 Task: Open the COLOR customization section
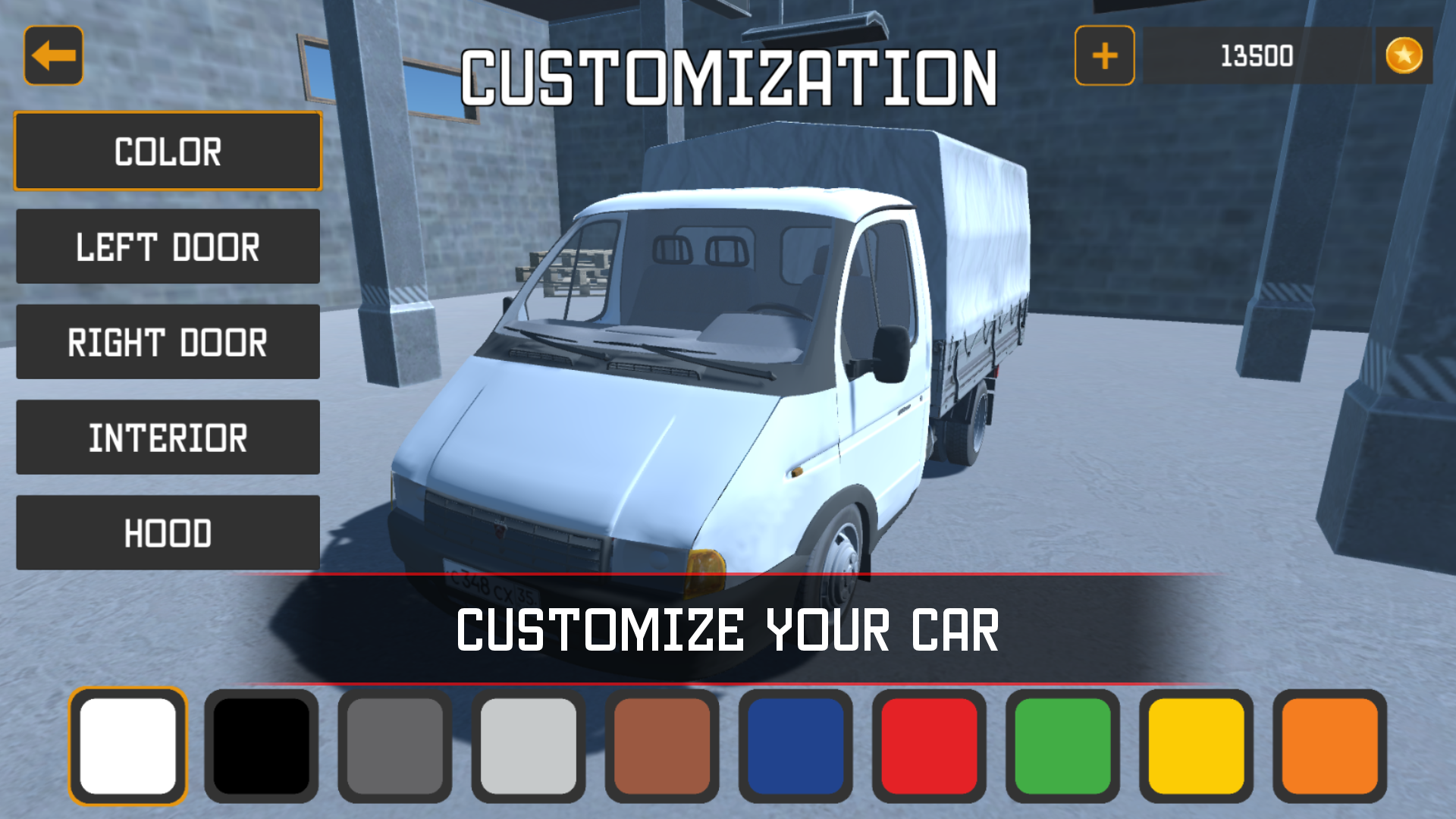point(167,152)
